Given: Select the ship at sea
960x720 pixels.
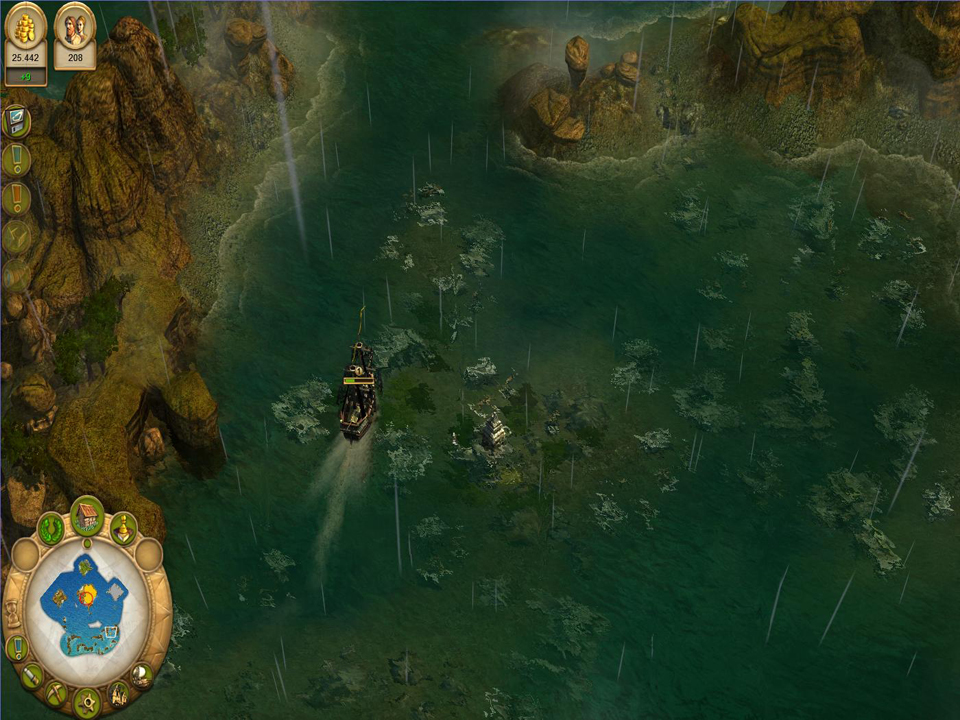Looking at the screenshot, I should tap(359, 392).
